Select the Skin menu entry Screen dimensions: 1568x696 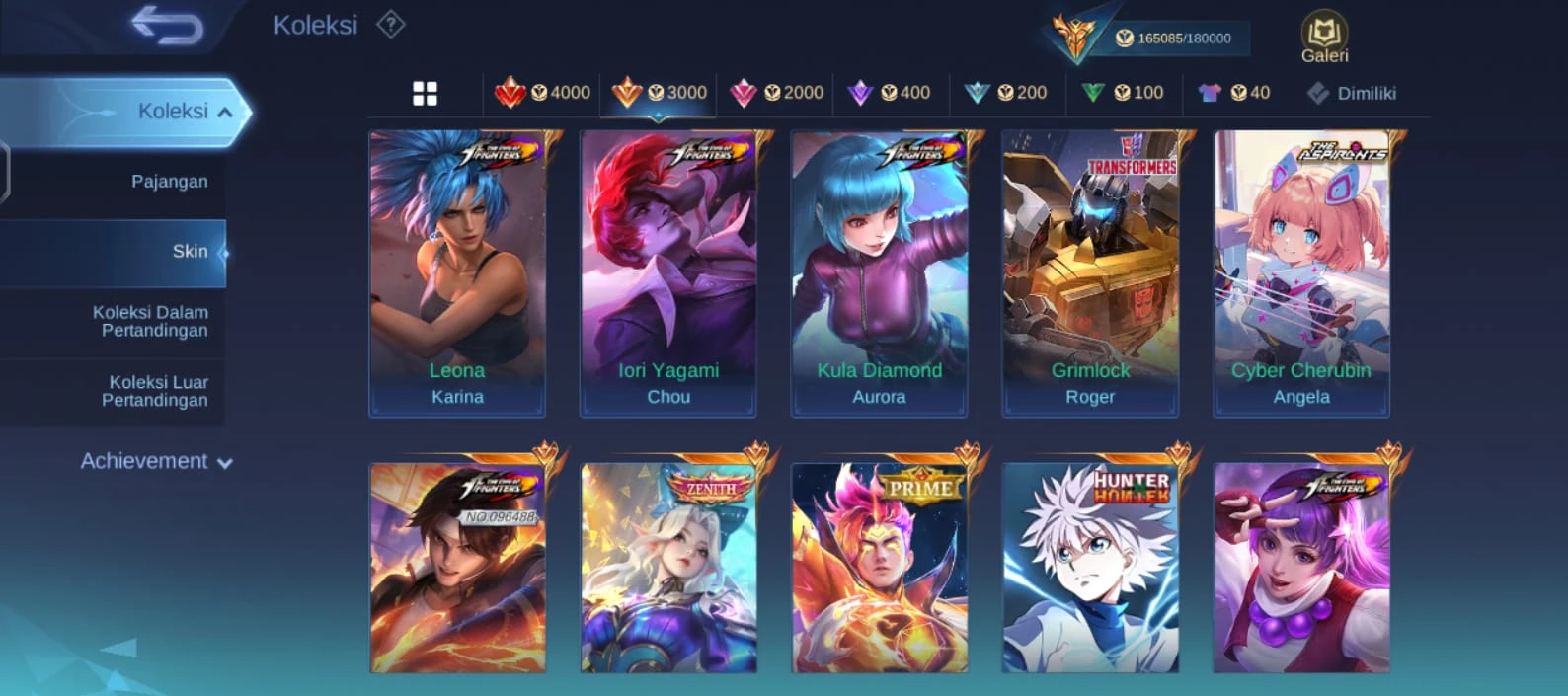tap(190, 252)
